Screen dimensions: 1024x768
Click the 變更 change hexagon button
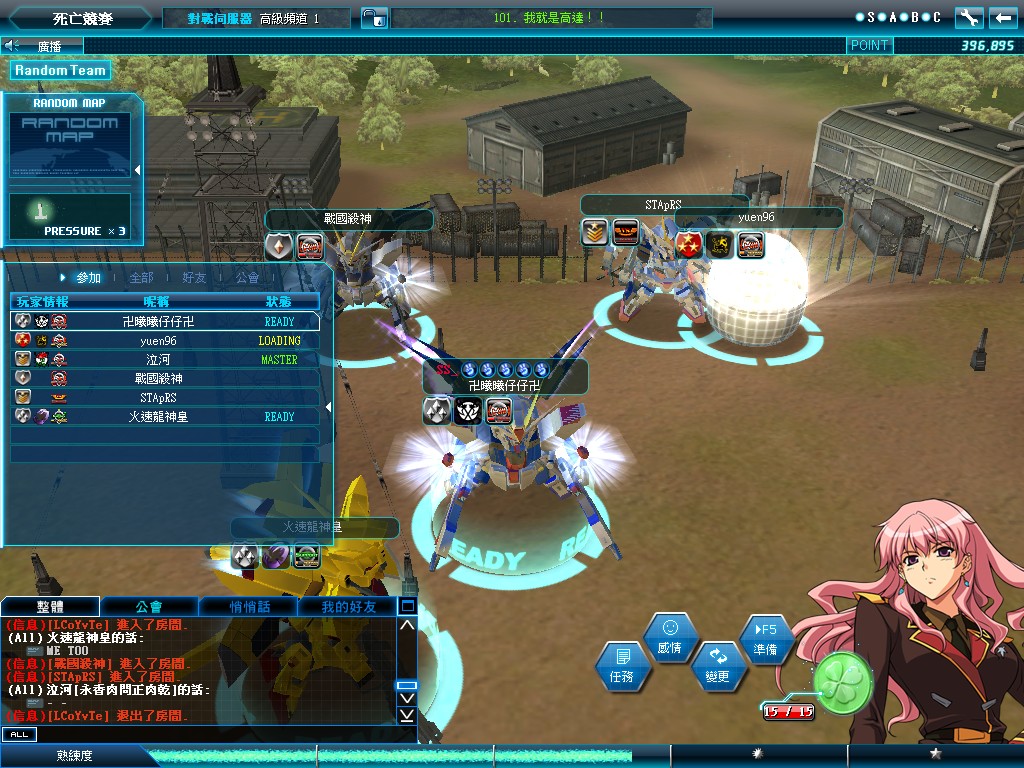click(717, 666)
